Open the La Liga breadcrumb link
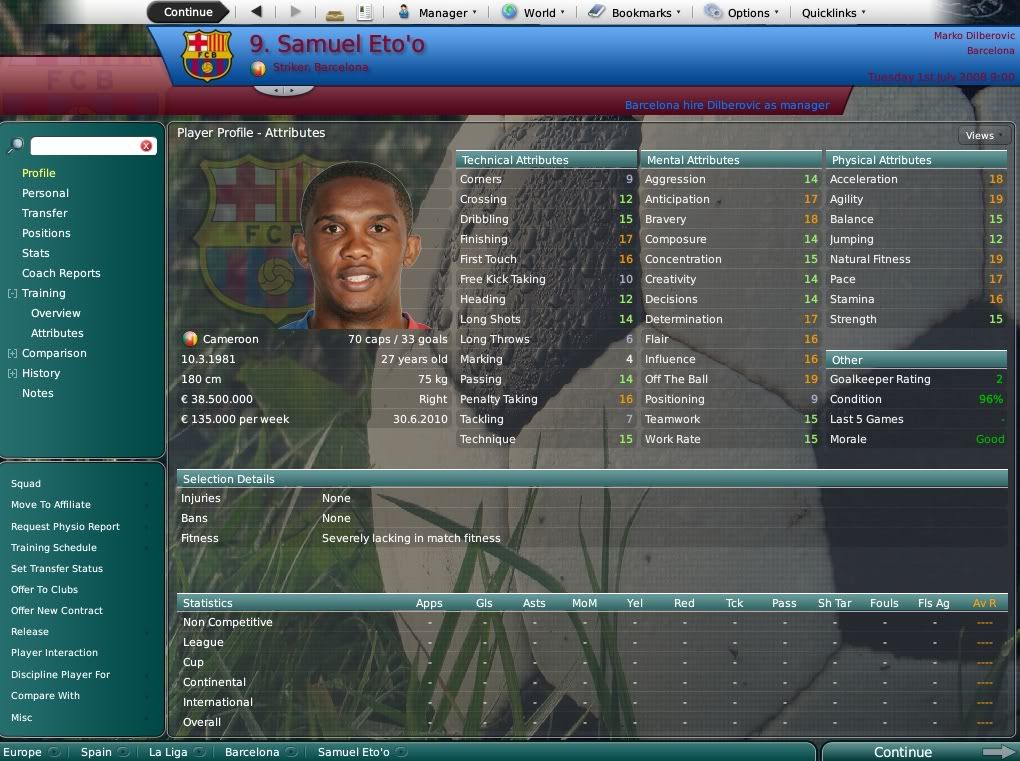Screen dimensions: 1020x761 168,752
